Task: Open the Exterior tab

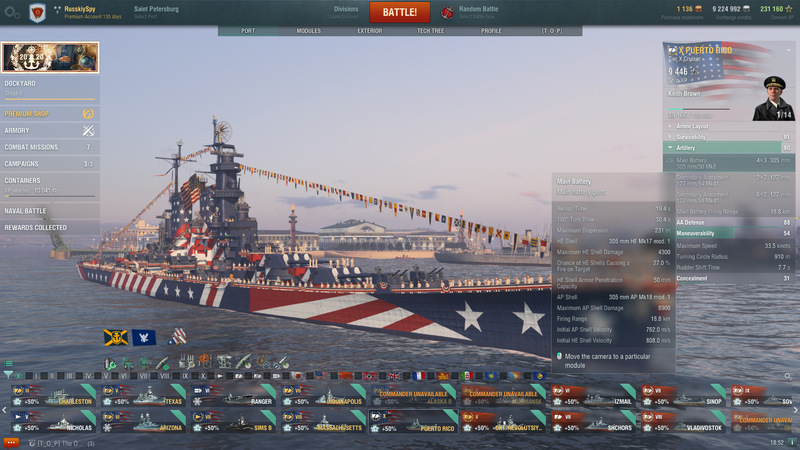Action: pos(370,31)
